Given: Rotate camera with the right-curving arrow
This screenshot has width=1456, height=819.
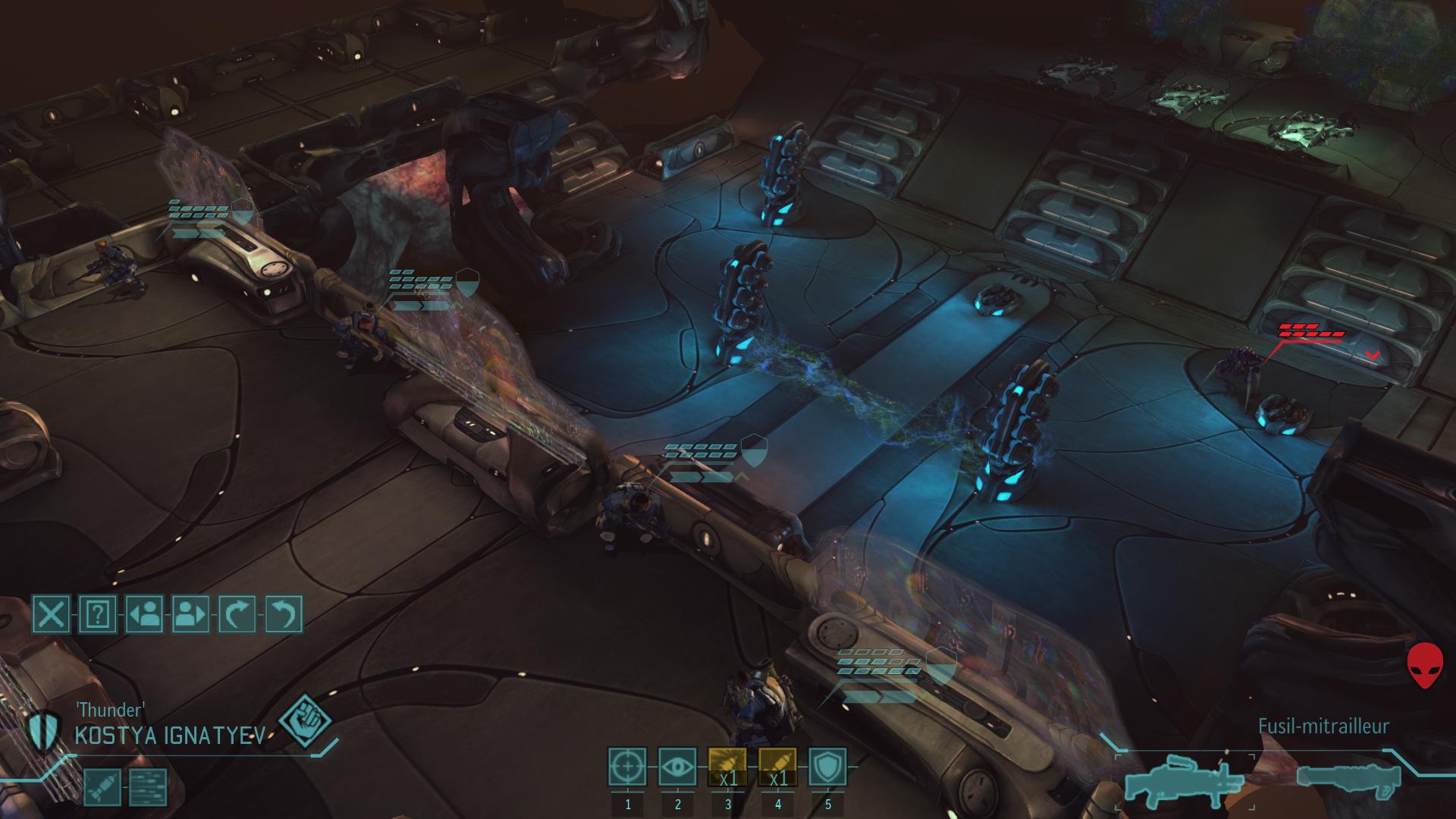Looking at the screenshot, I should [237, 613].
